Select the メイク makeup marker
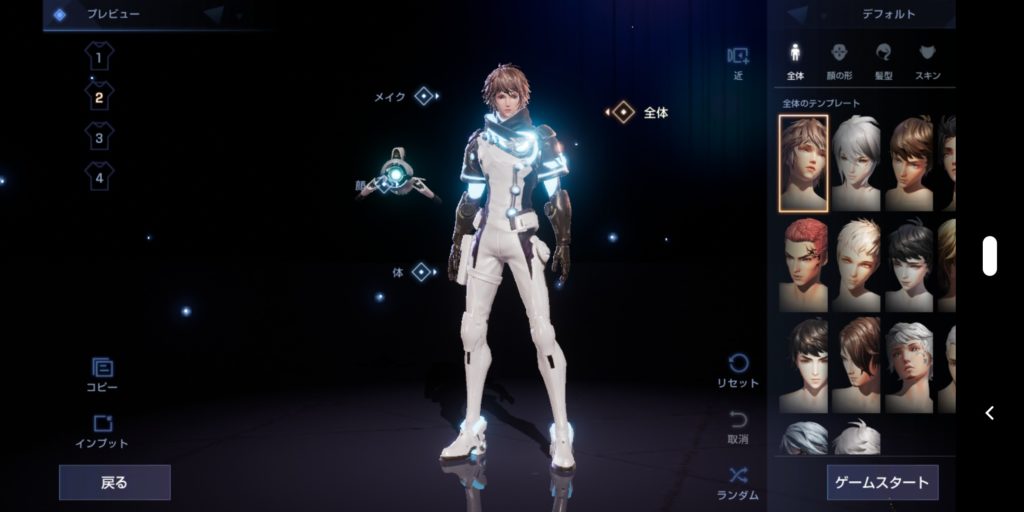Image resolution: width=1024 pixels, height=512 pixels. [423, 96]
